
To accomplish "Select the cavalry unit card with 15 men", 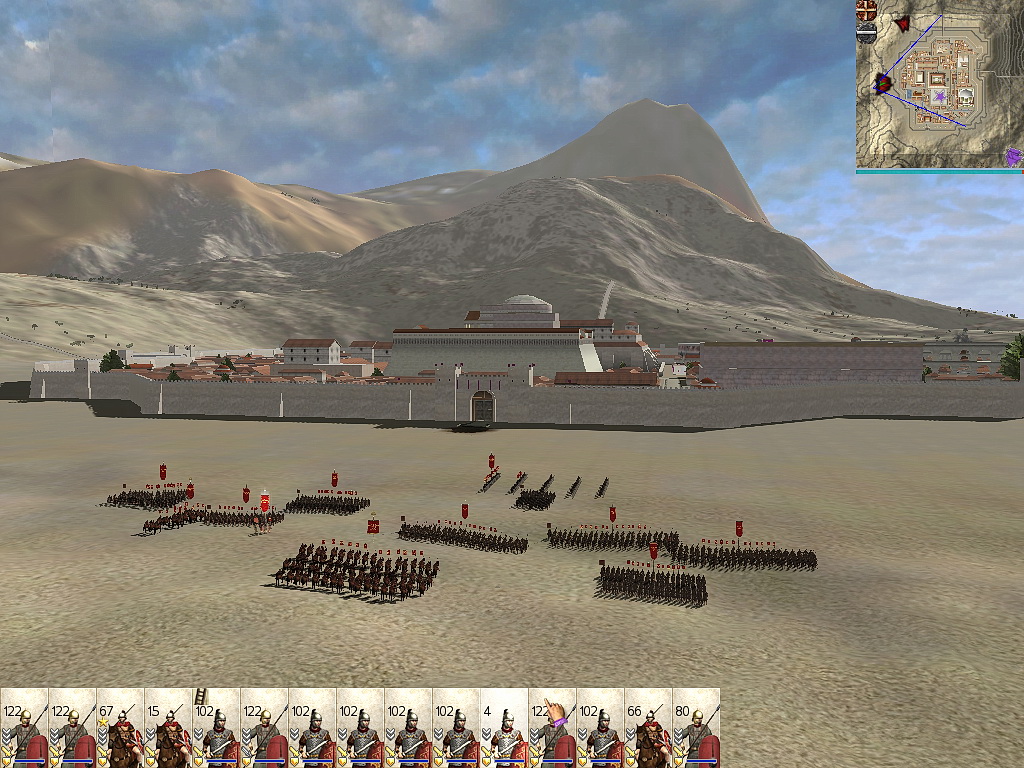I will click(x=168, y=728).
